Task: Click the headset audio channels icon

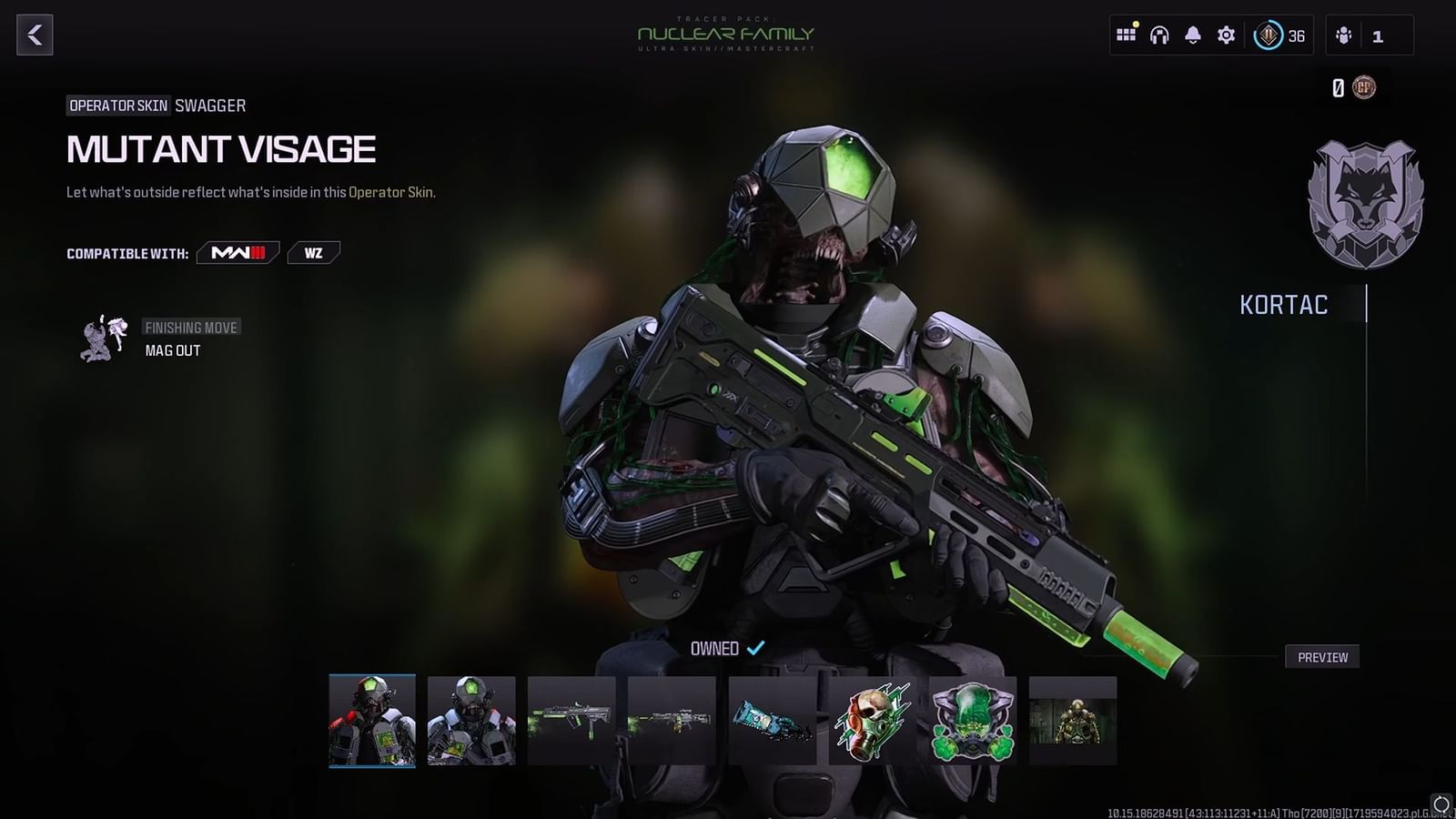Action: click(x=1158, y=35)
